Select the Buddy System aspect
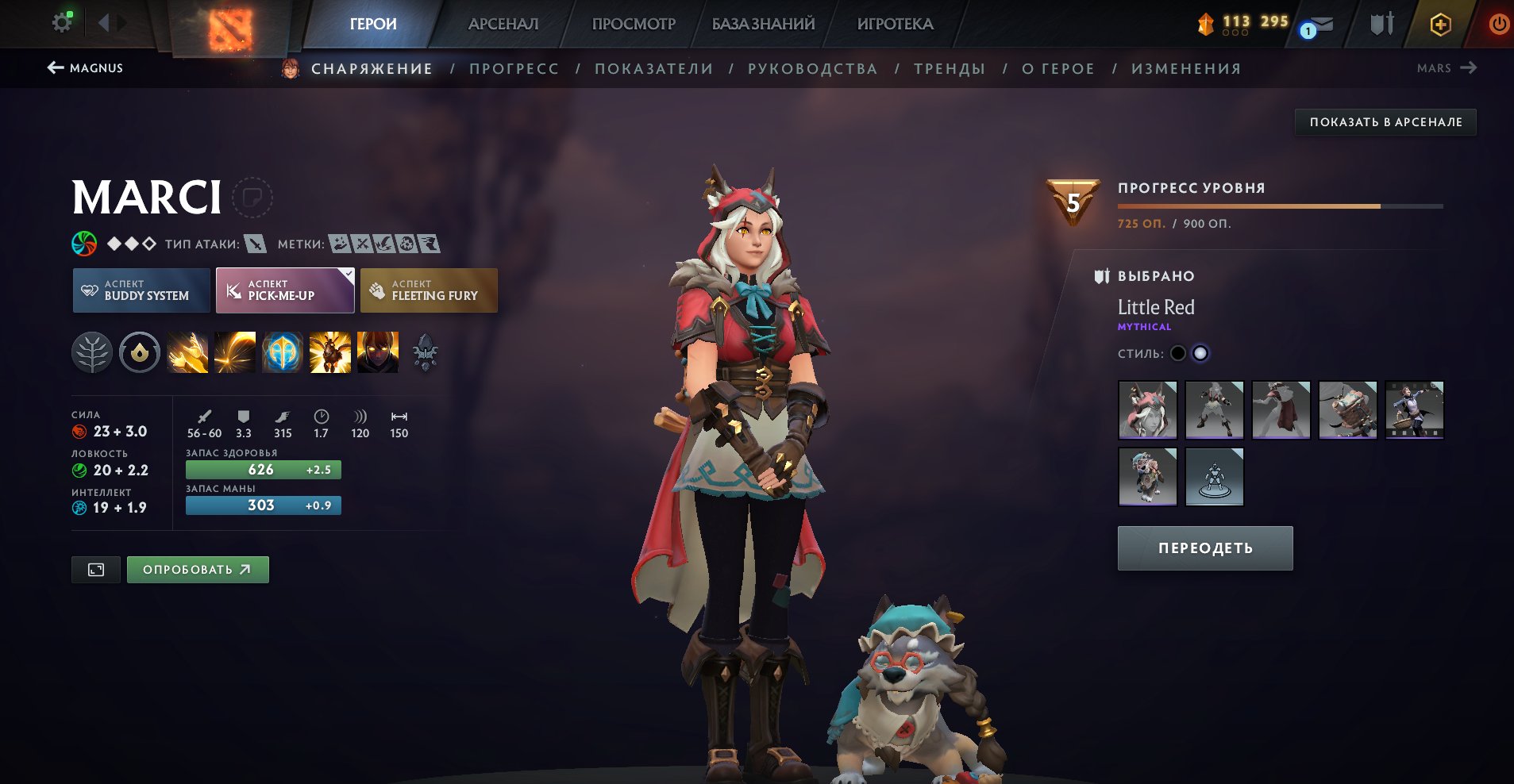Viewport: 1514px width, 784px height. tap(141, 290)
